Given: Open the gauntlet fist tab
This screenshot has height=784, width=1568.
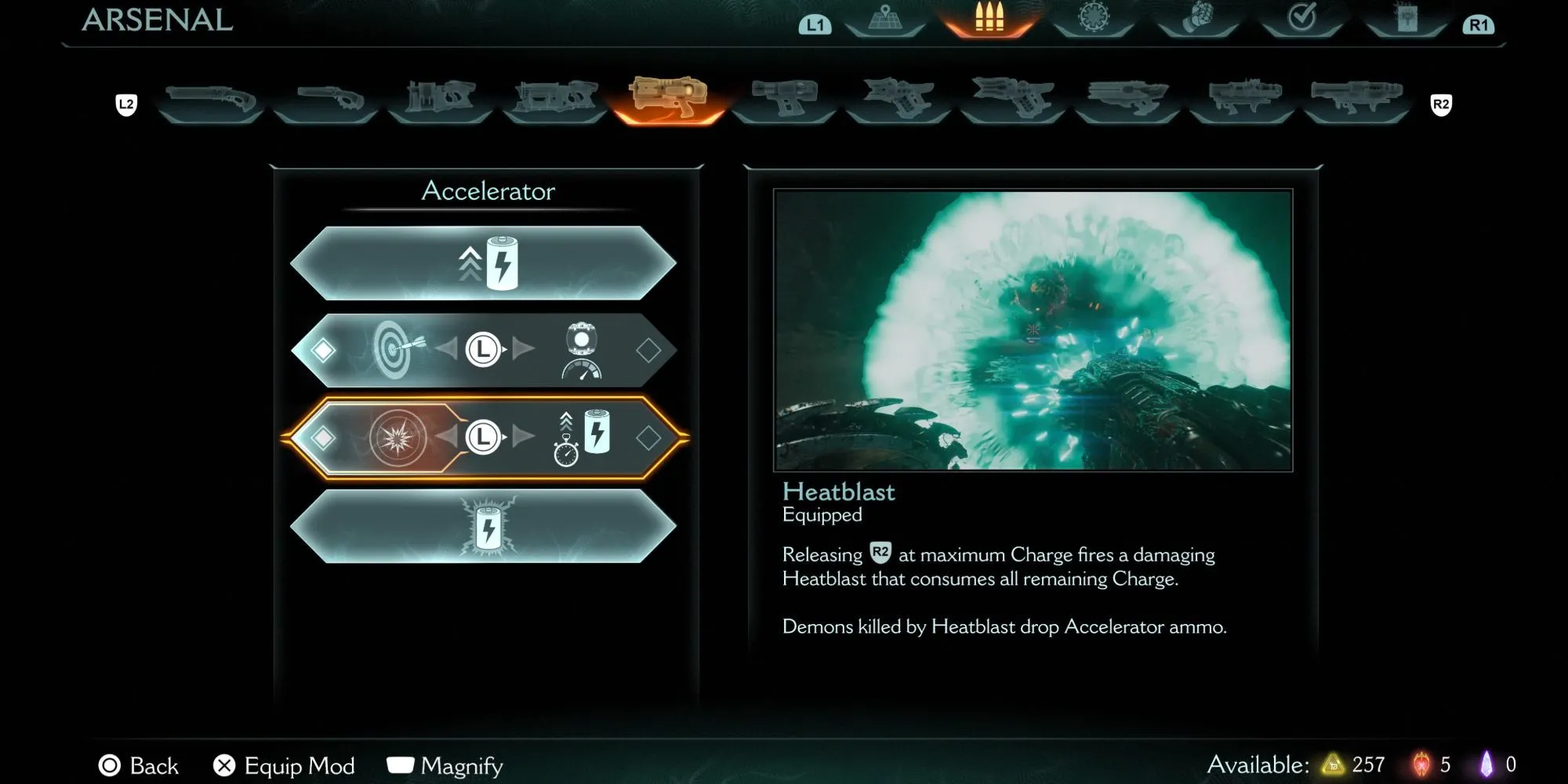Looking at the screenshot, I should tap(1197, 19).
